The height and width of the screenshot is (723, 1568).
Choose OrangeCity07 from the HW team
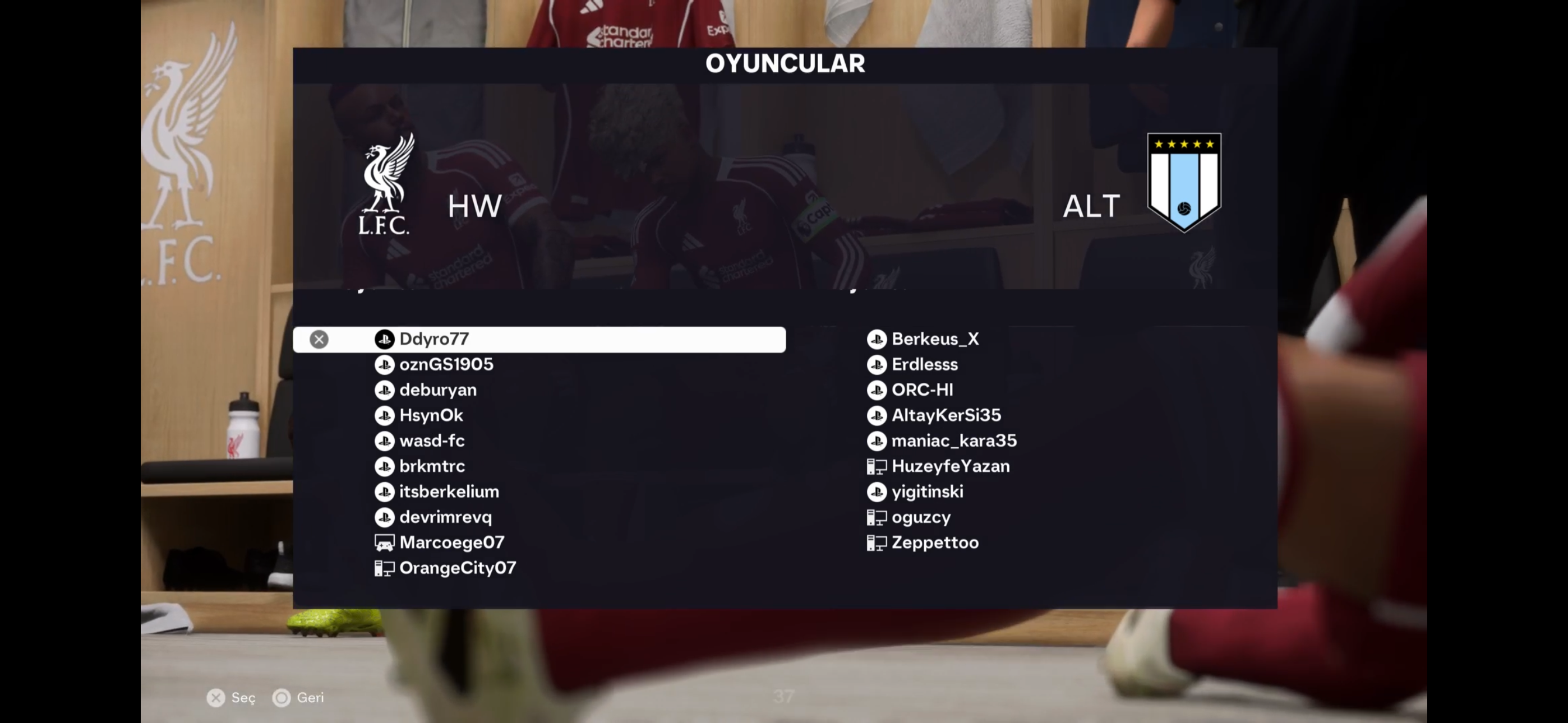457,568
